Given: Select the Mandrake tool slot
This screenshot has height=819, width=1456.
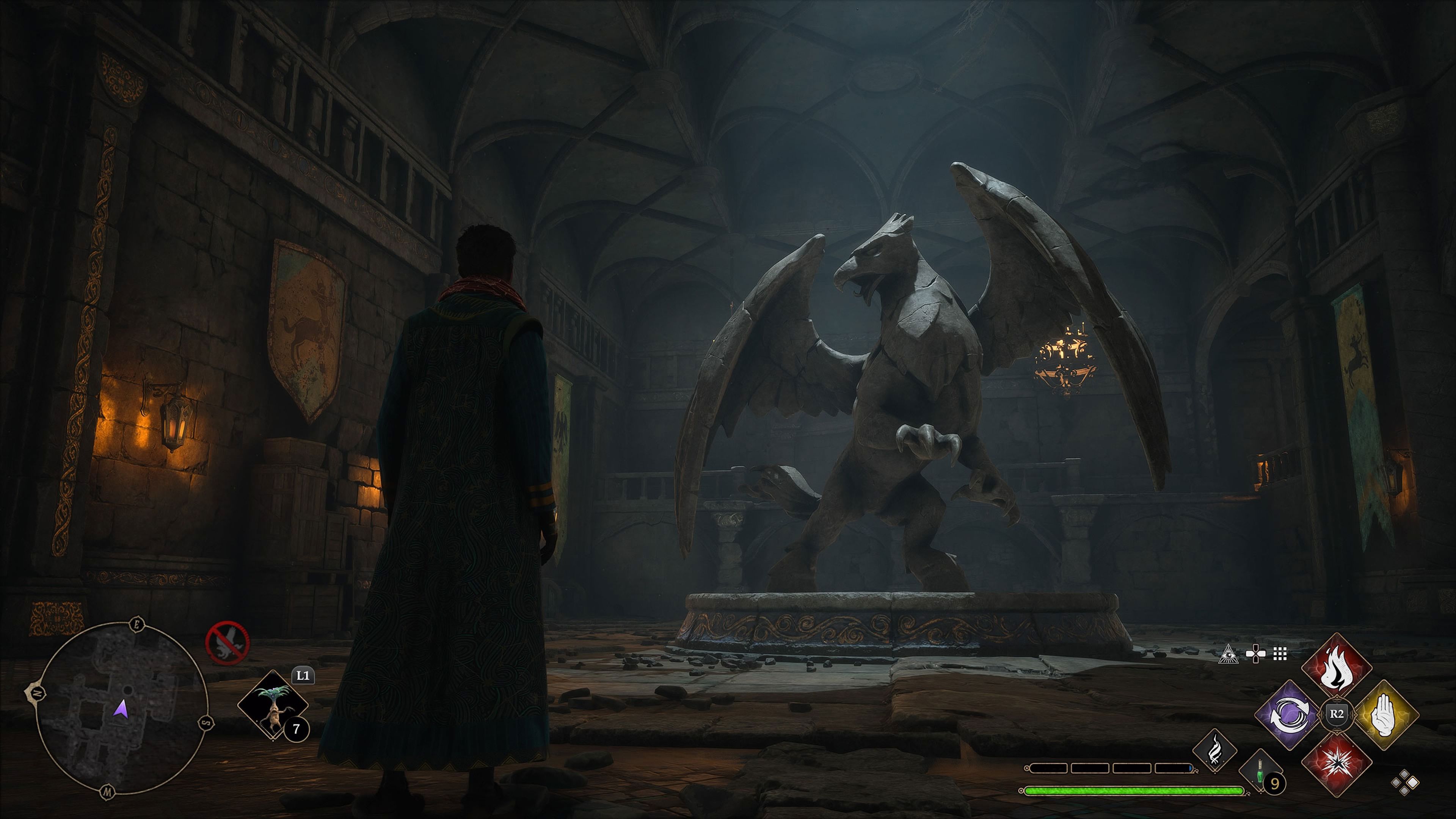Looking at the screenshot, I should click(x=273, y=705).
